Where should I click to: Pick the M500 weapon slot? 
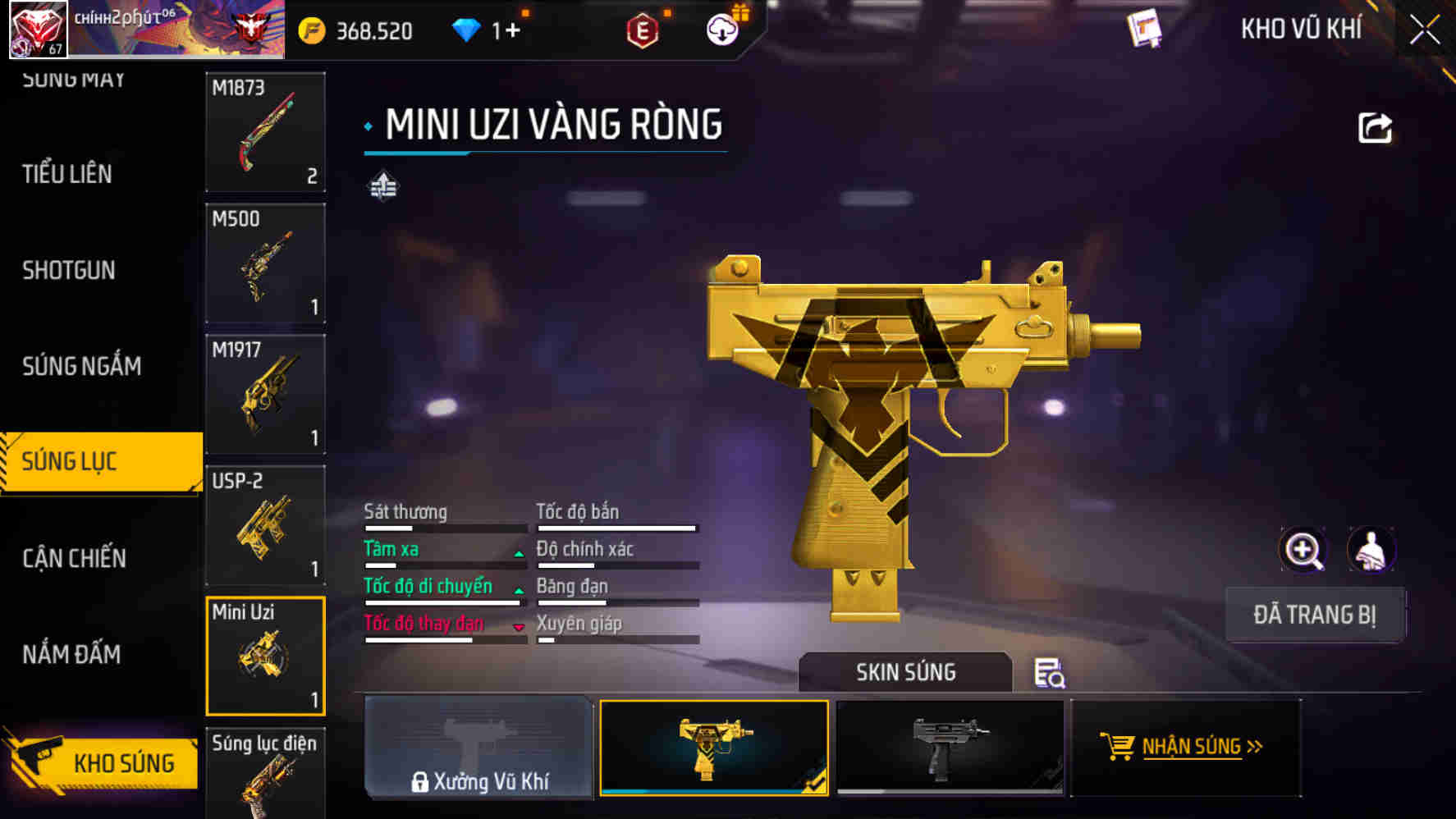click(x=265, y=263)
